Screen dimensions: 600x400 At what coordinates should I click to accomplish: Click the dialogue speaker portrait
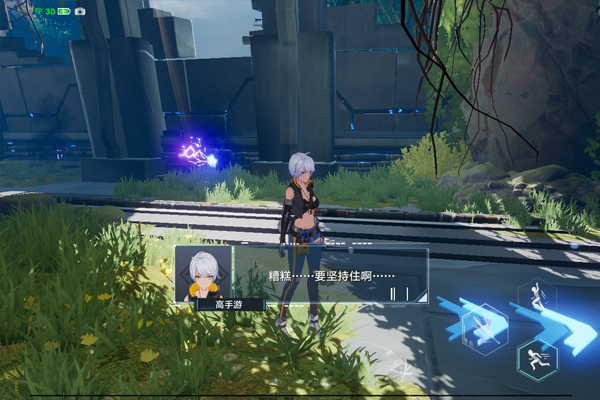coord(203,271)
